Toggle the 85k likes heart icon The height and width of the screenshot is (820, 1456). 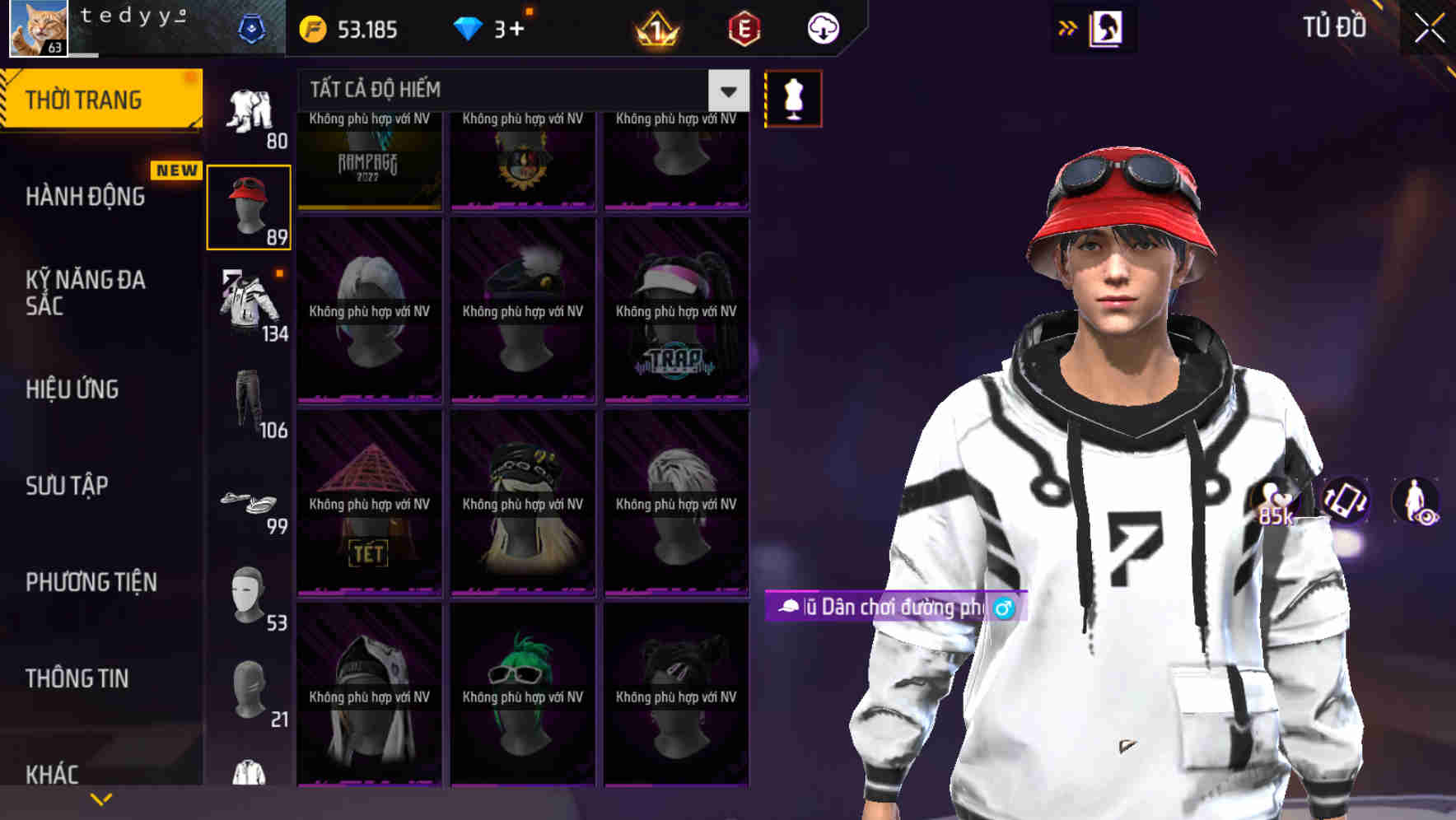tap(1272, 498)
